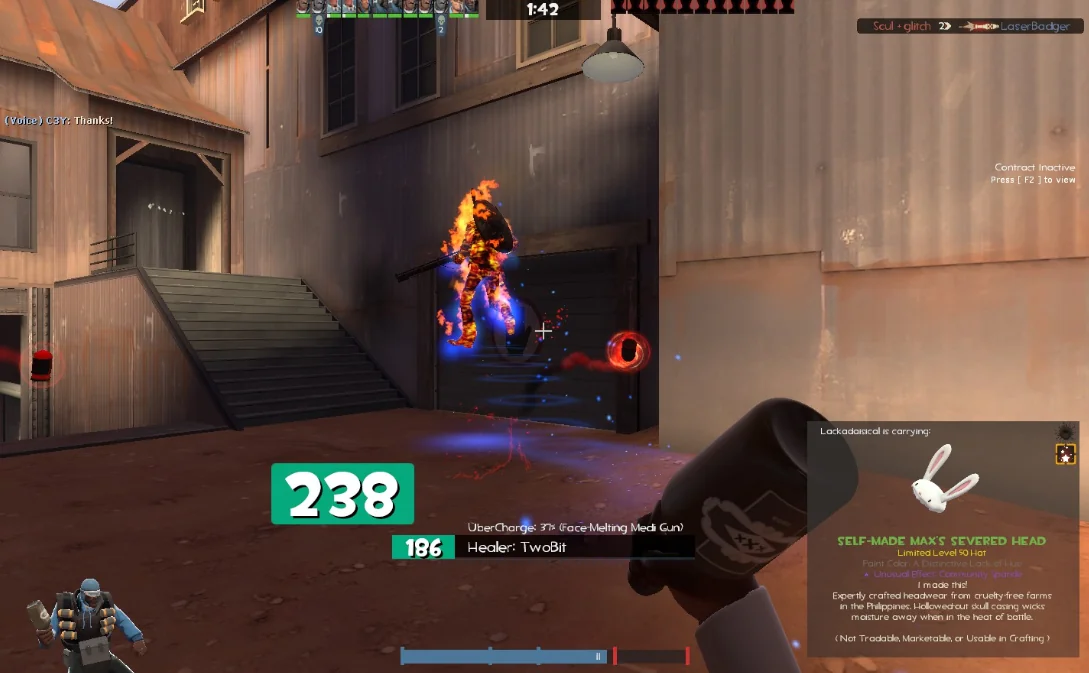The image size is (1089, 673).
Task: Click the paint splat icon in item panel
Action: pos(1065,431)
